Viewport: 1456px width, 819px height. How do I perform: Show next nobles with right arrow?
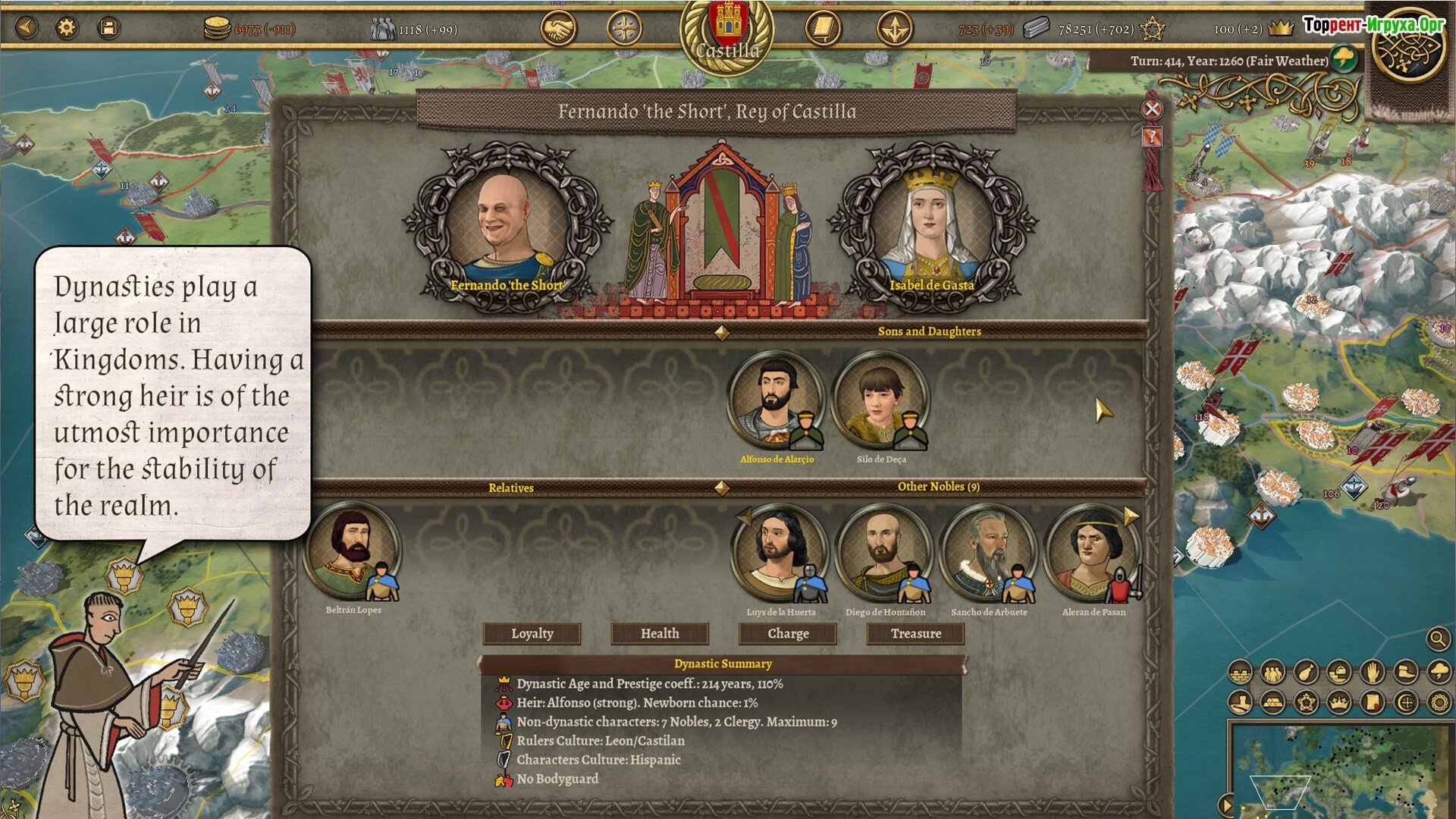click(1131, 516)
